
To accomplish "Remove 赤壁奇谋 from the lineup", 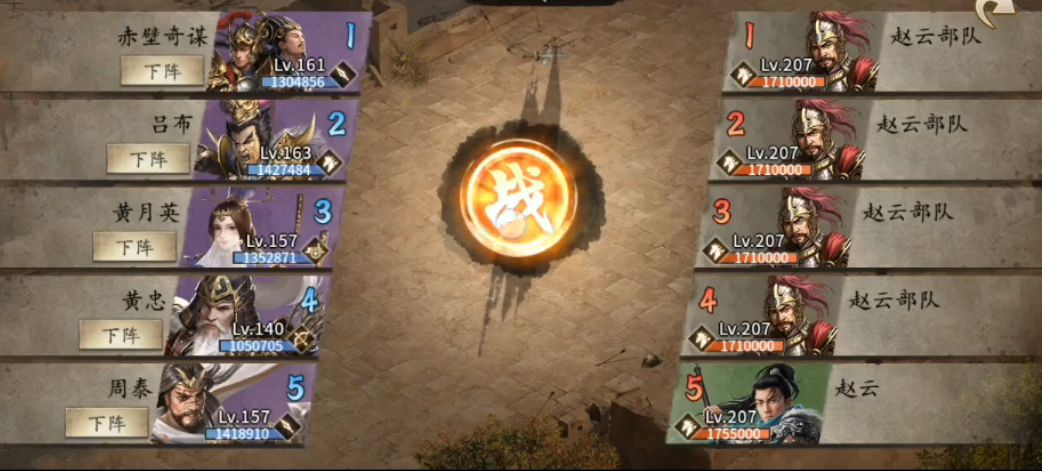I will coord(162,71).
